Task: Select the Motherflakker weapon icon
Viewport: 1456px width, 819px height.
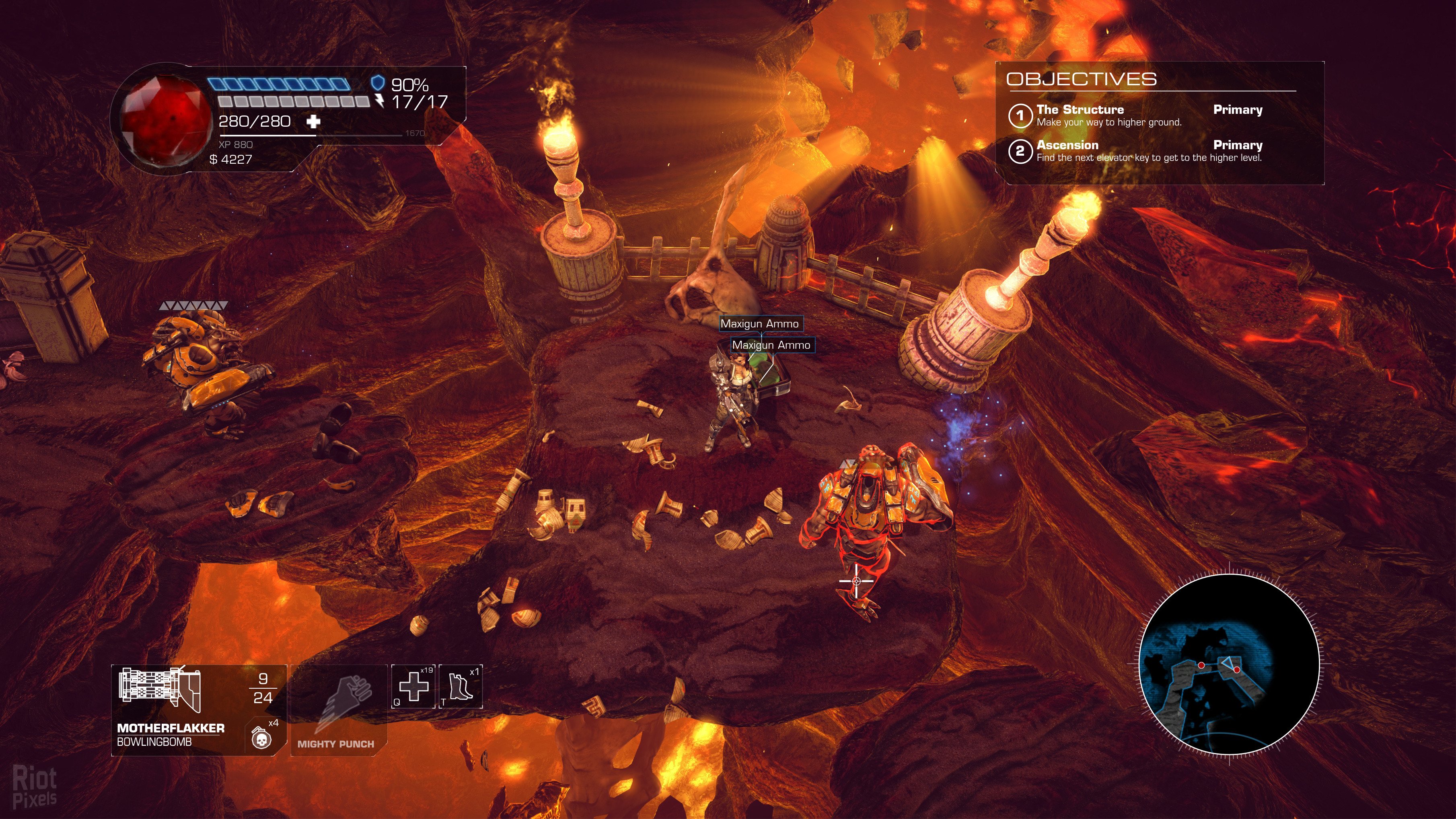Action: [159, 689]
